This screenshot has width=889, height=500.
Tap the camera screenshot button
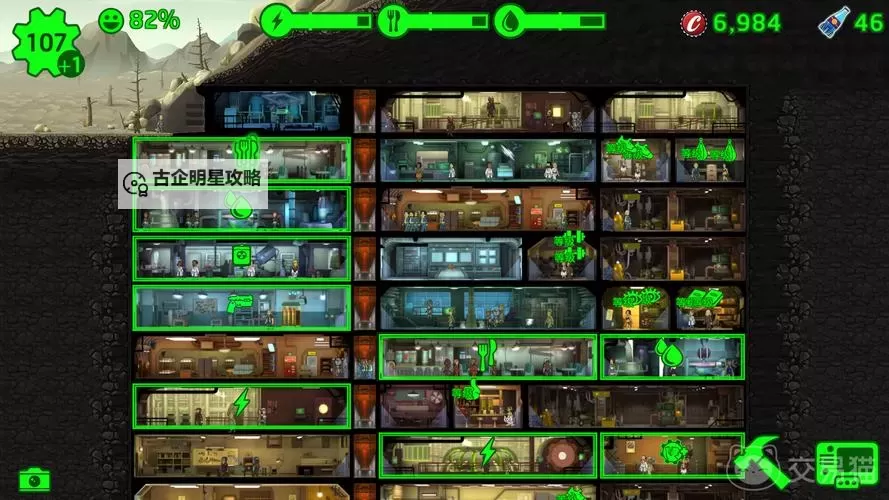click(34, 478)
